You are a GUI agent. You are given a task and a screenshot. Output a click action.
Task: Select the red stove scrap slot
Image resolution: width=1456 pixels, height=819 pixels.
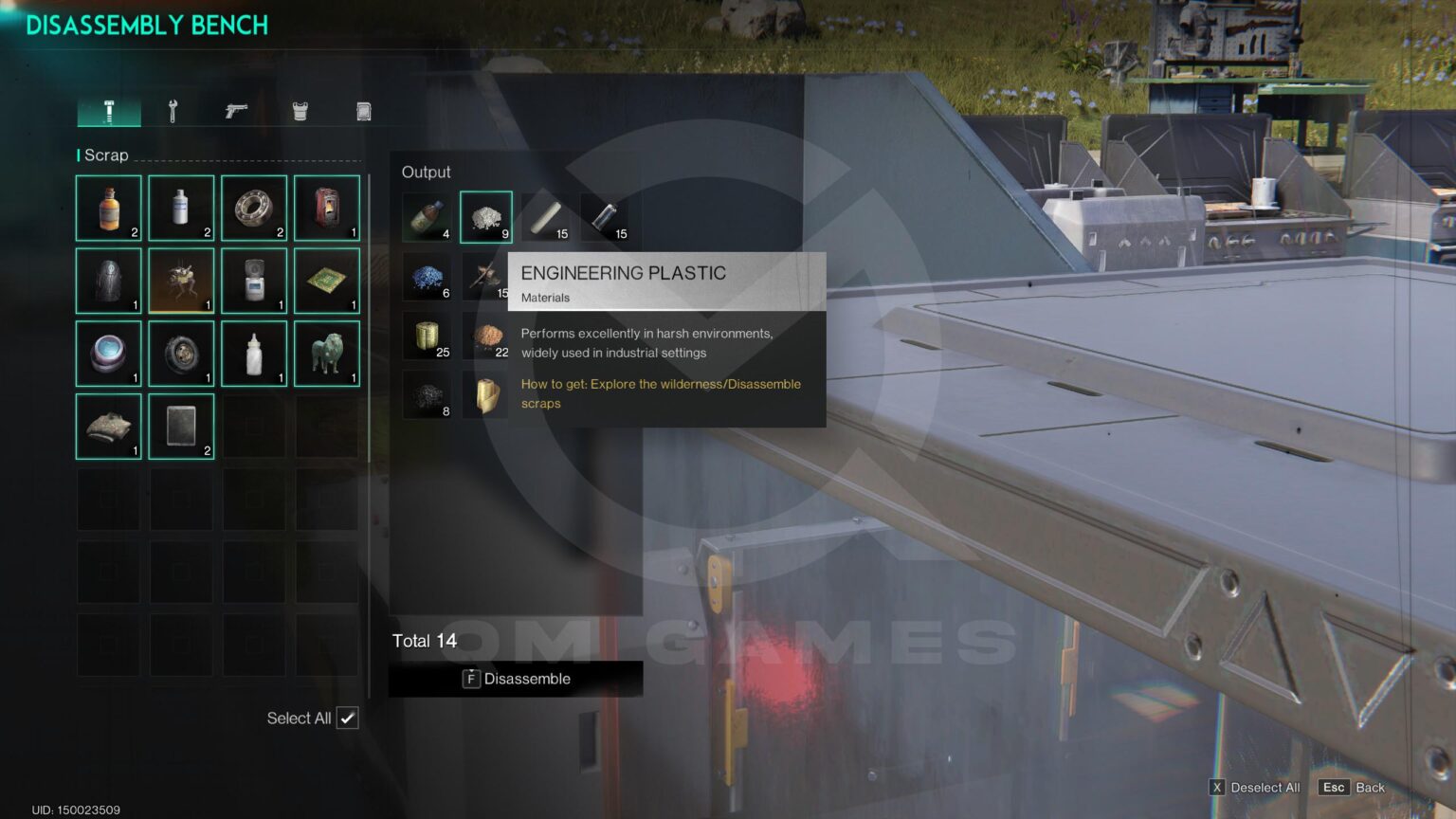[x=327, y=208]
